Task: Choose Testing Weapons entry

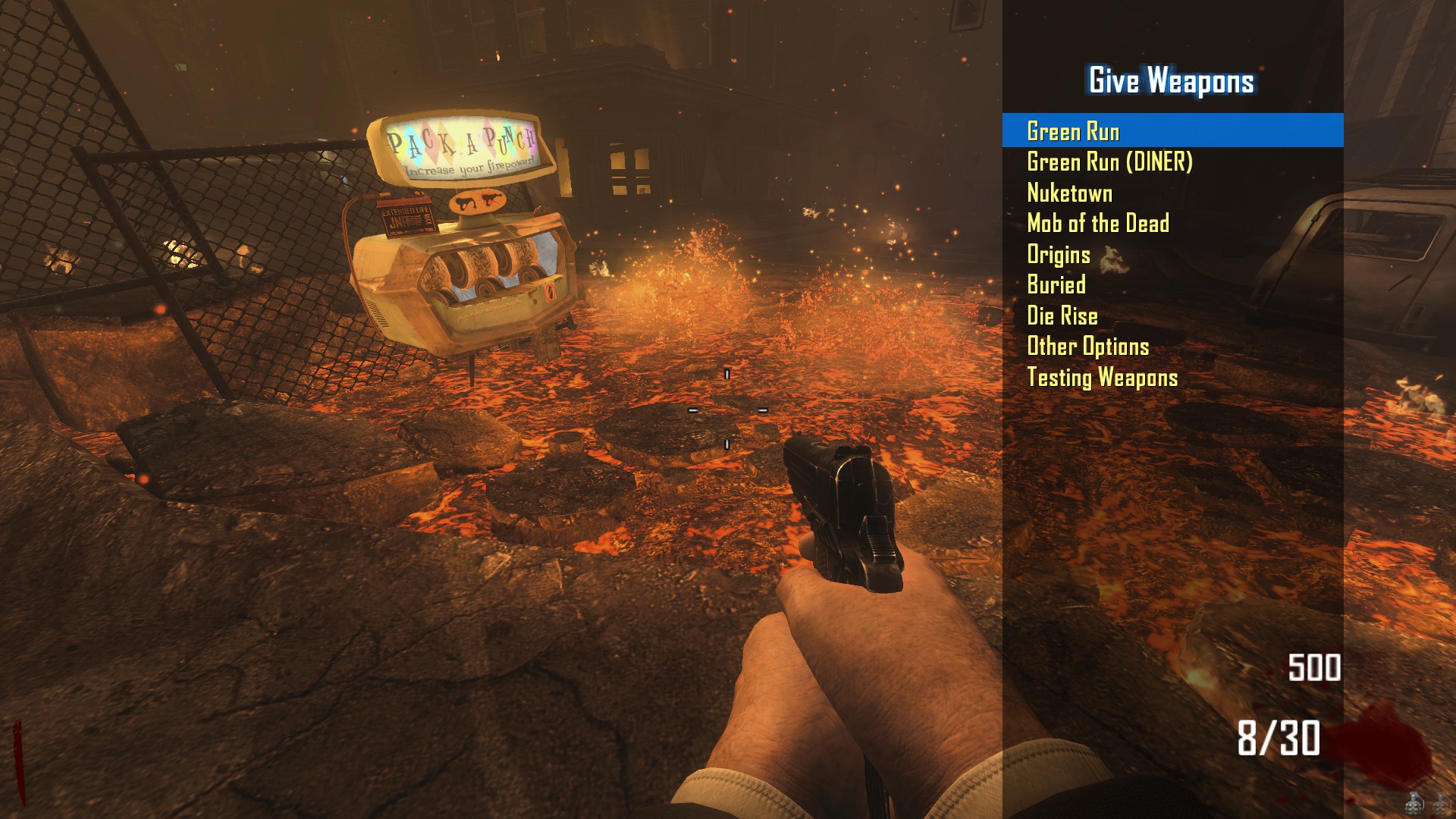Action: 1102,377
